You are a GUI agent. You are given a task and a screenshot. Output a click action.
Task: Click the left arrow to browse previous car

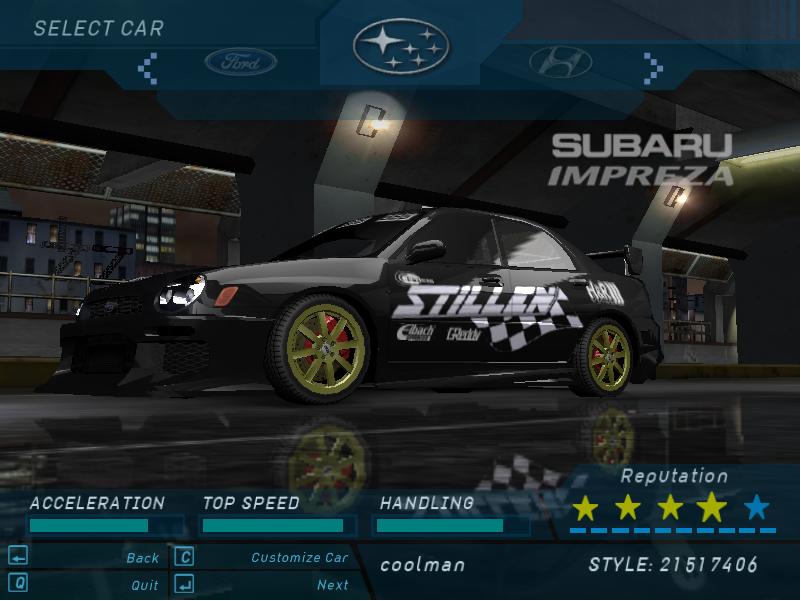[147, 67]
